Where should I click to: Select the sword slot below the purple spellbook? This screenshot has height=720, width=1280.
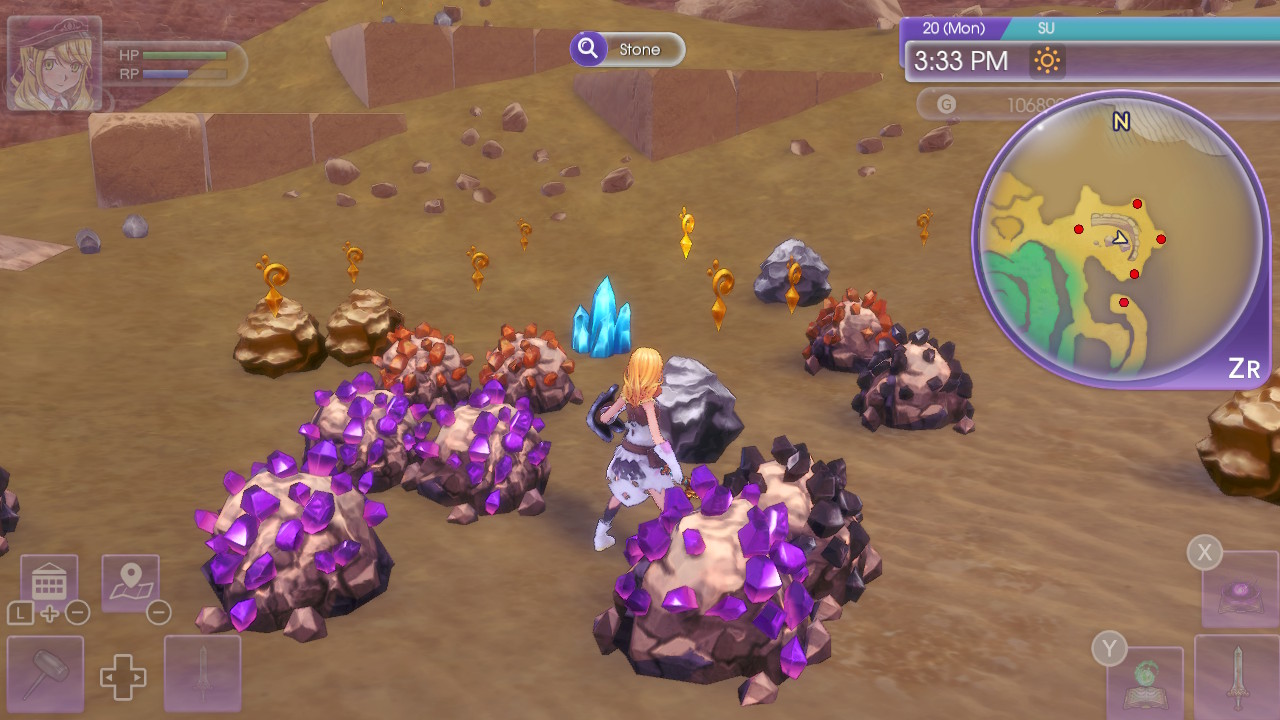[1237, 677]
